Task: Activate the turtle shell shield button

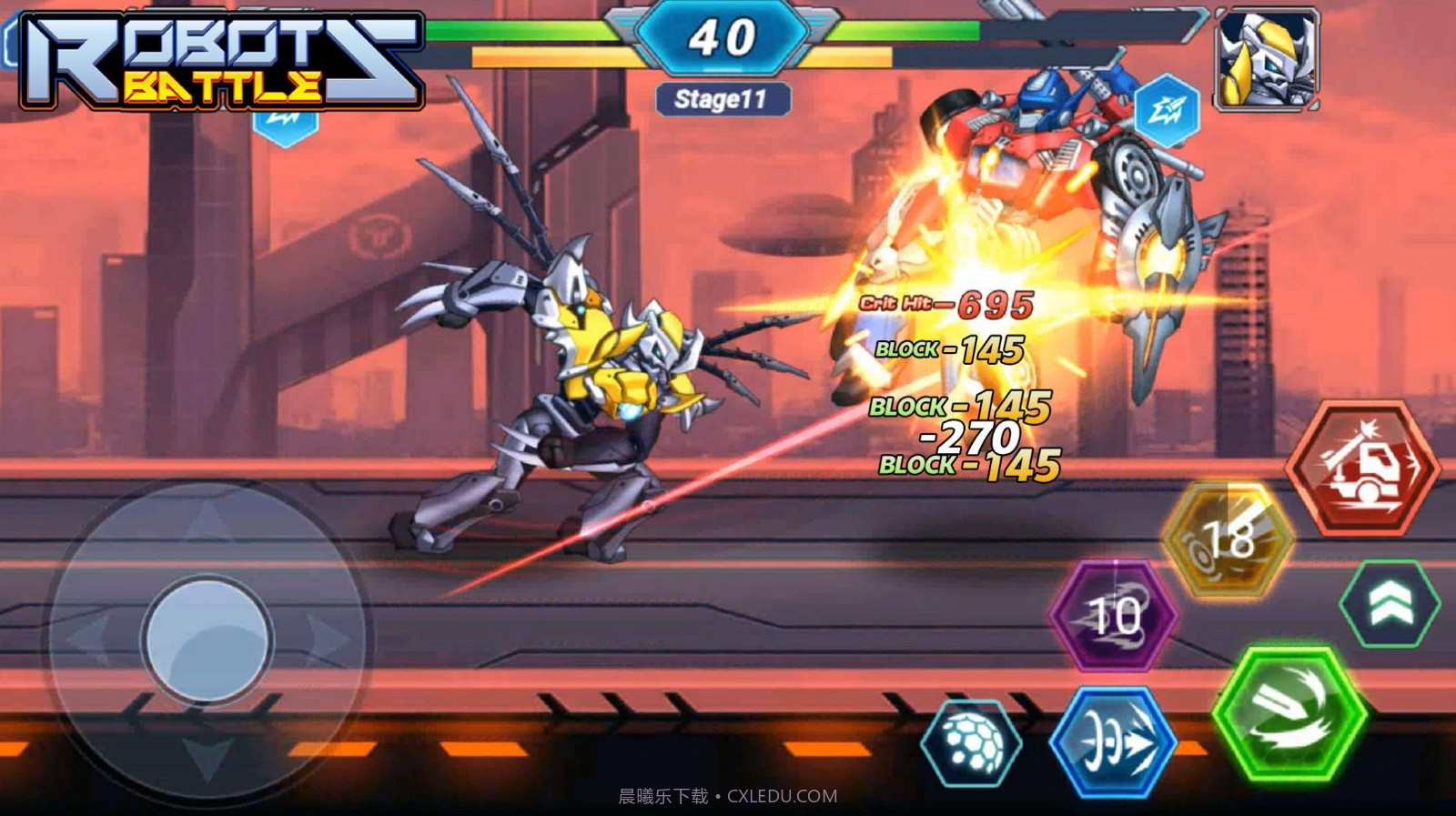Action: click(x=971, y=742)
